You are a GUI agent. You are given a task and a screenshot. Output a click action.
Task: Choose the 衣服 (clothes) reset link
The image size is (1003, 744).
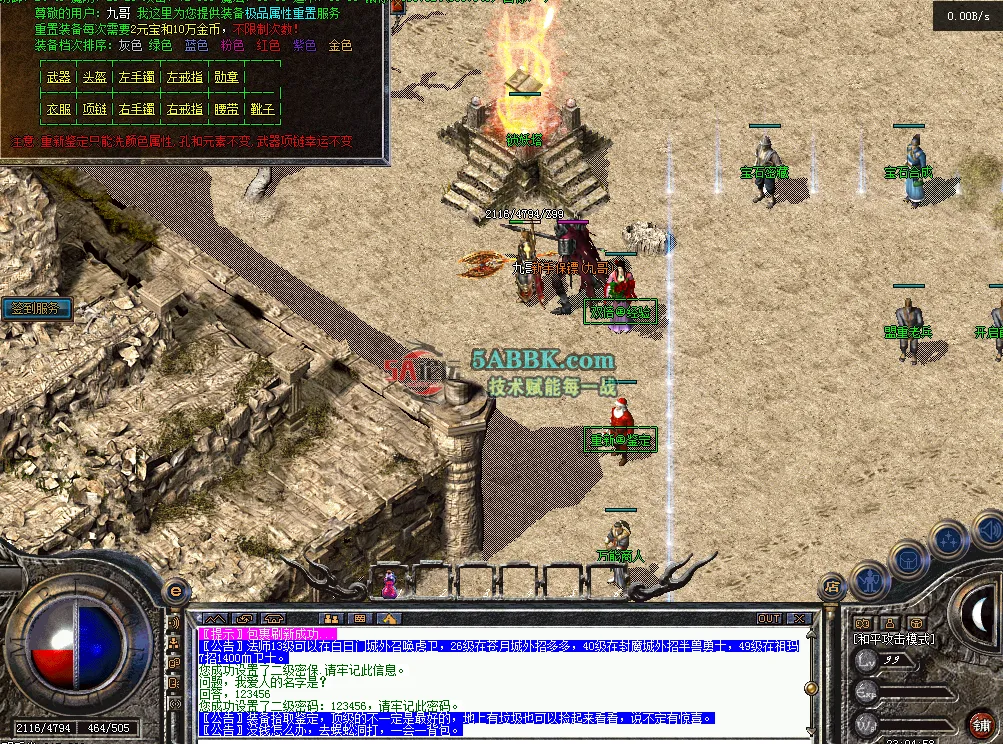[59, 109]
